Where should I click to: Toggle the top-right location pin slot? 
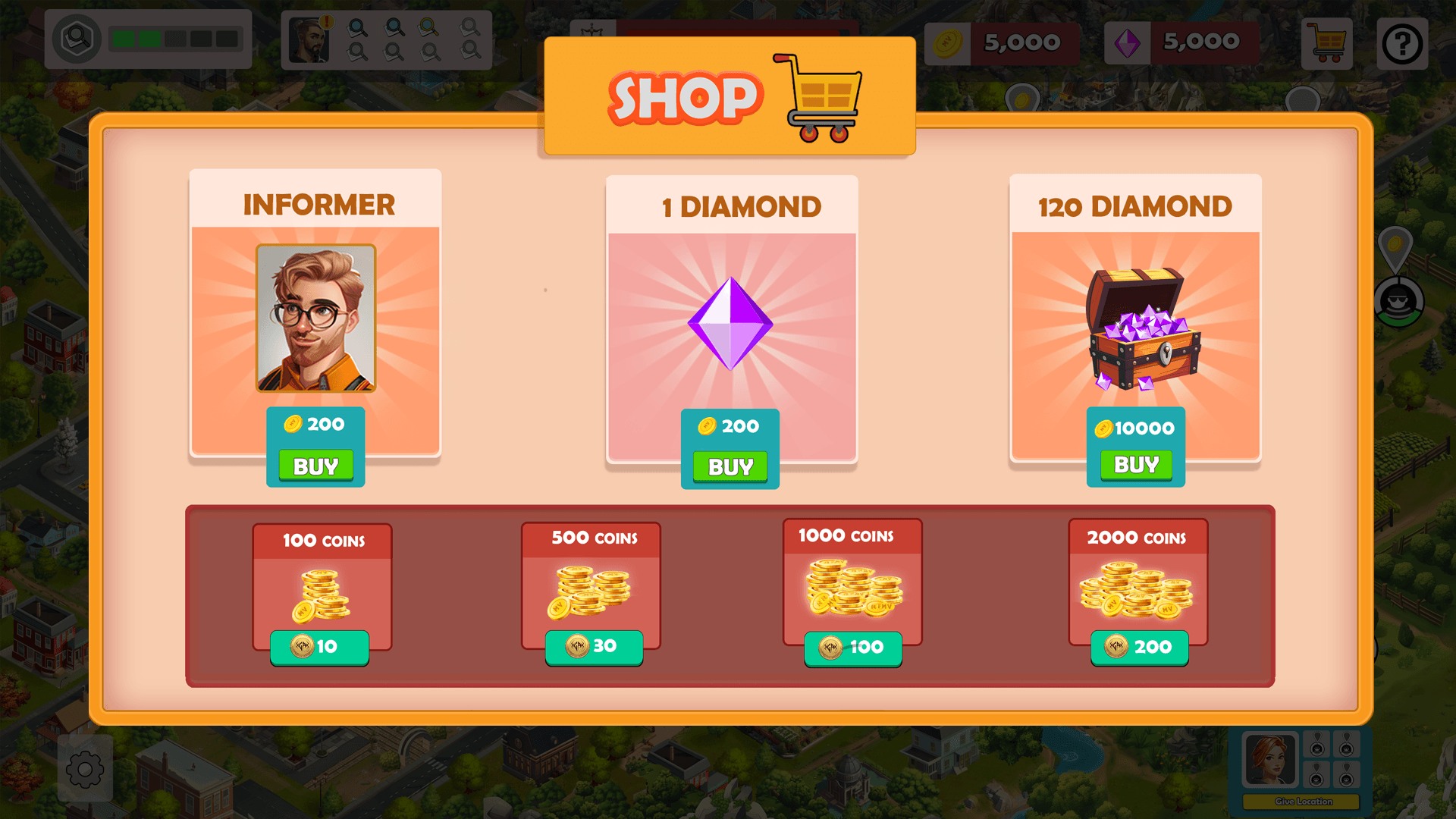tap(1347, 745)
